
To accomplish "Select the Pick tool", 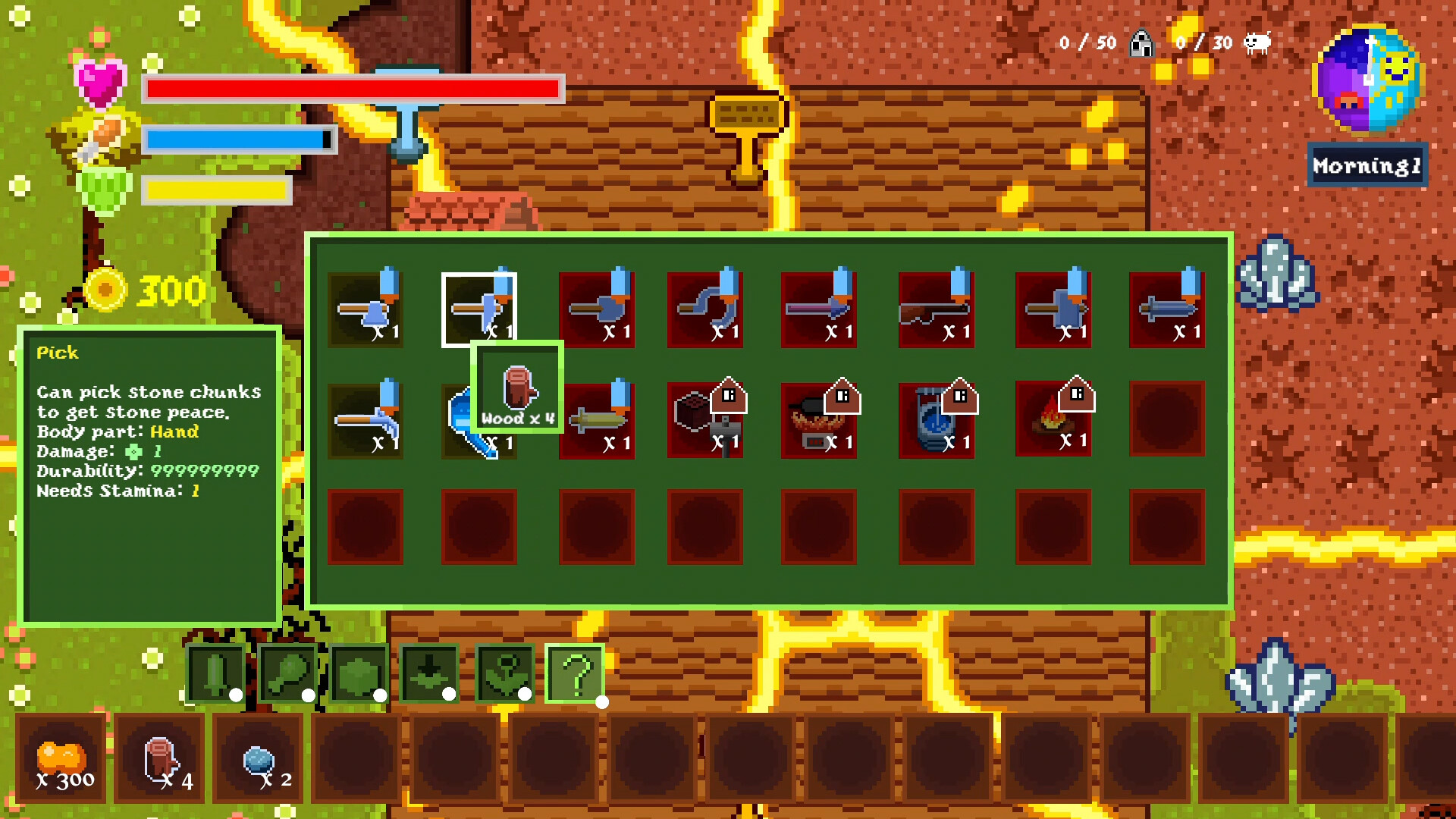I will (480, 307).
